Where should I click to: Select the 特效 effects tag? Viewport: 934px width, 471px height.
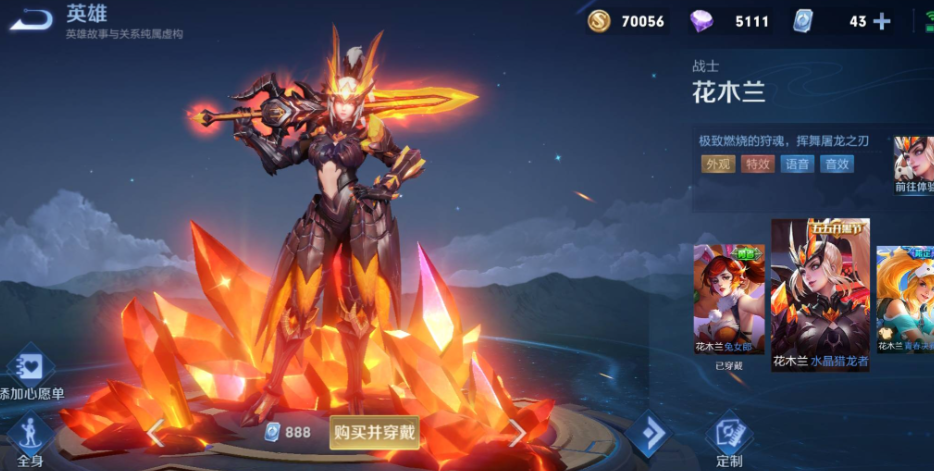click(757, 164)
